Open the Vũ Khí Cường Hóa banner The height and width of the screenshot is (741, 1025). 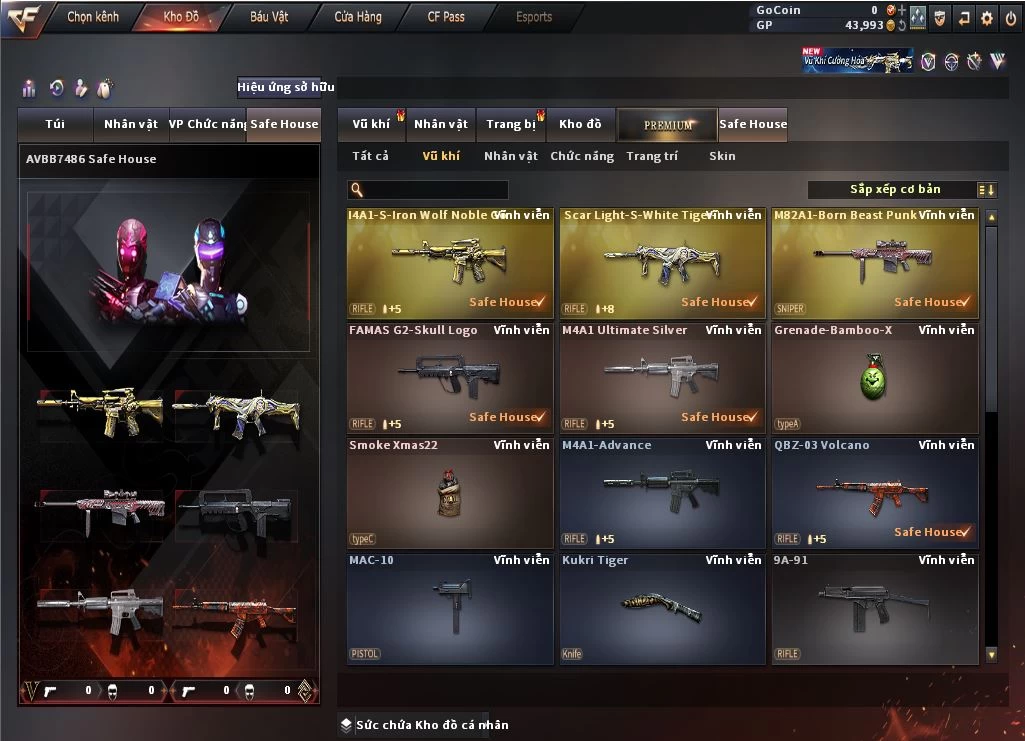(857, 61)
